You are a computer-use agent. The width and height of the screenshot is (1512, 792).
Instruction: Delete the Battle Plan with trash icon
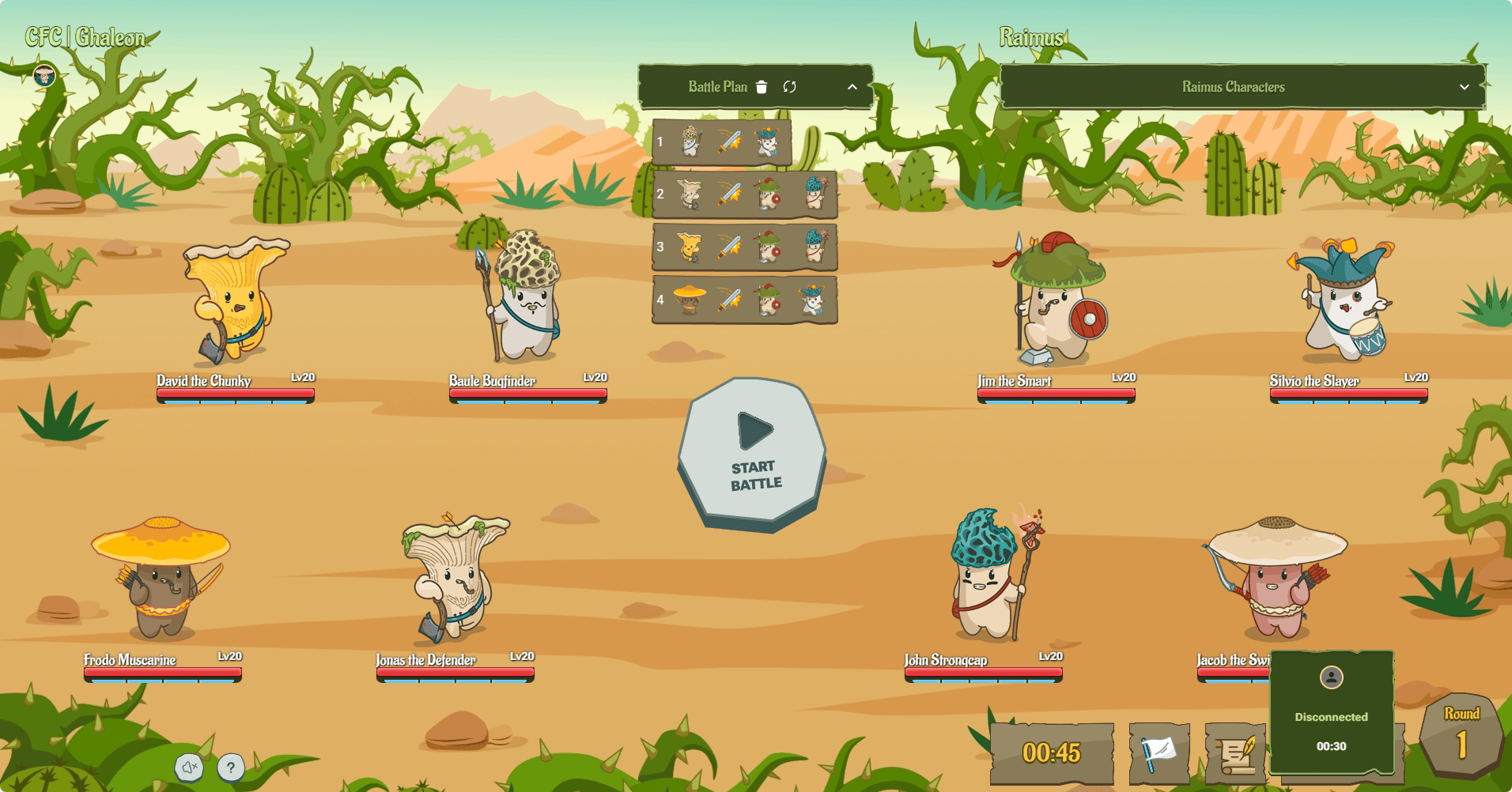pos(762,87)
